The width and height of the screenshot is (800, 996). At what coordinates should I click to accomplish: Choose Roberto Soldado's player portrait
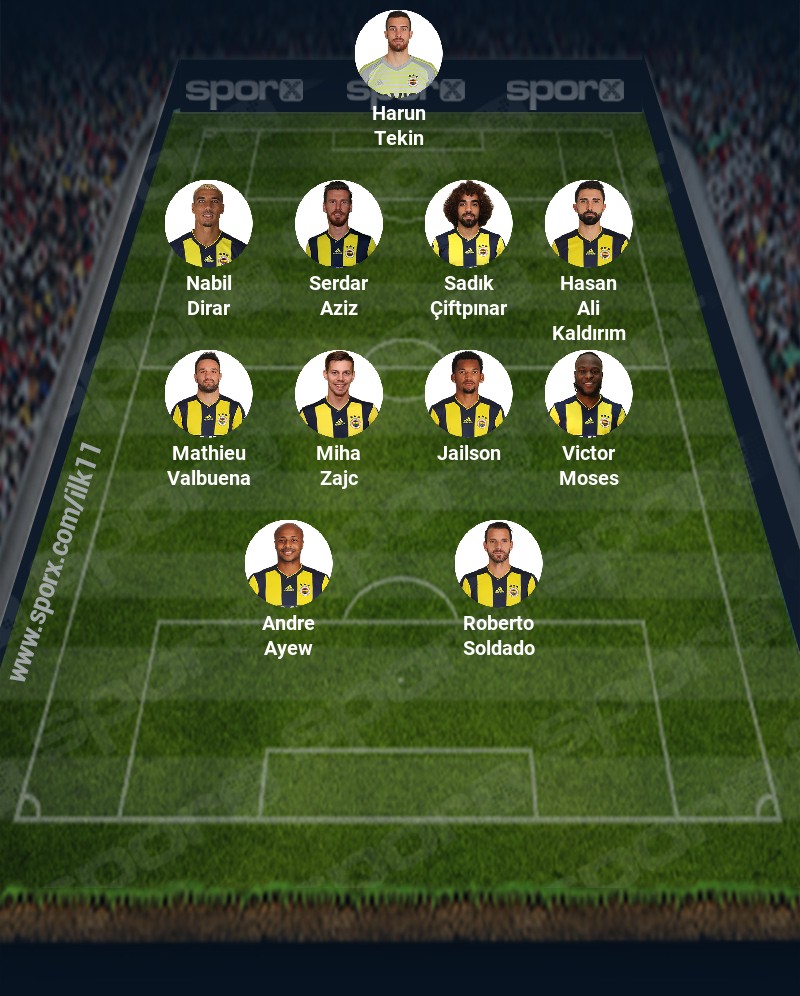click(x=499, y=564)
